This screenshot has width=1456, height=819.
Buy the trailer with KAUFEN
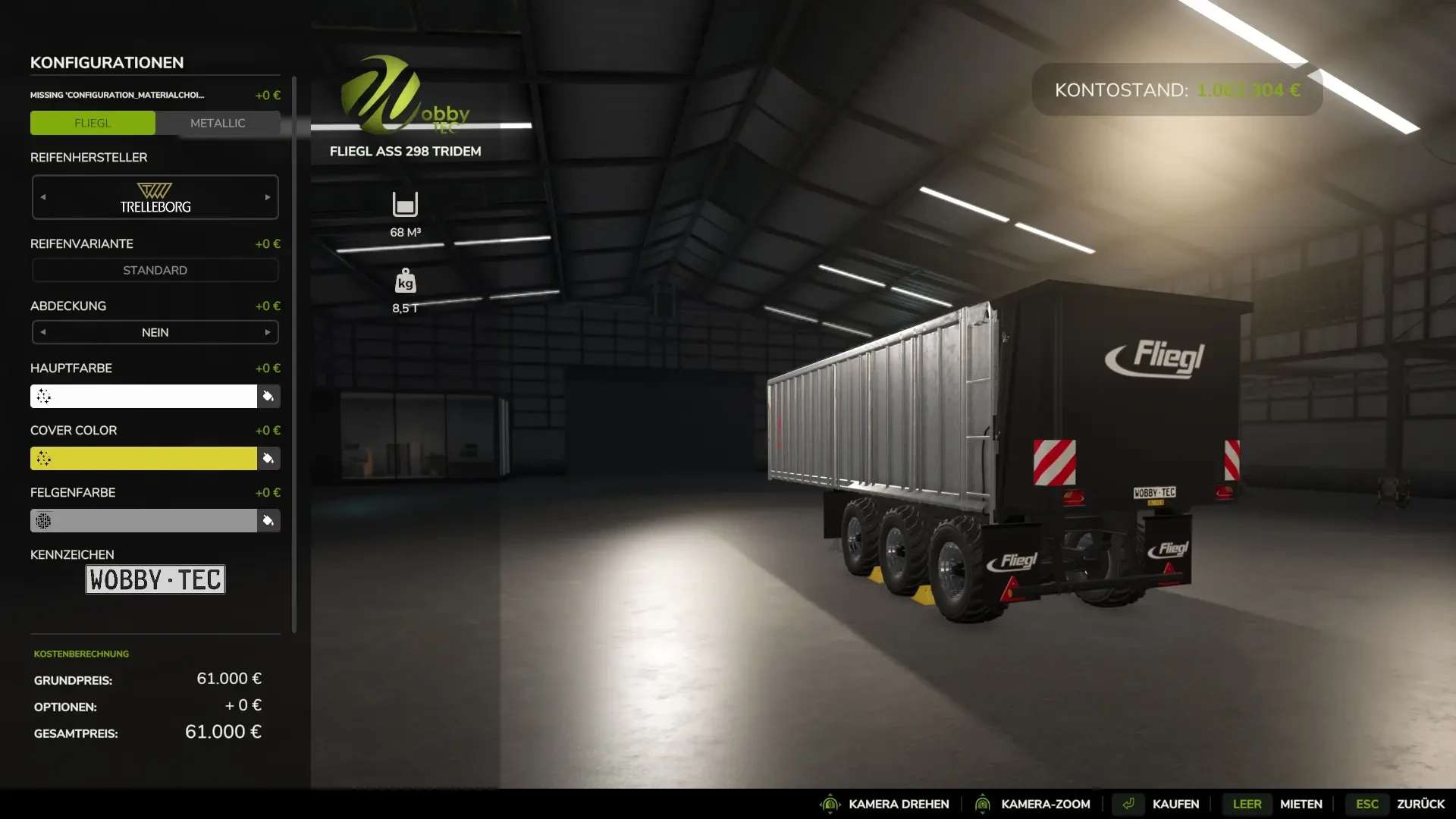click(1175, 804)
